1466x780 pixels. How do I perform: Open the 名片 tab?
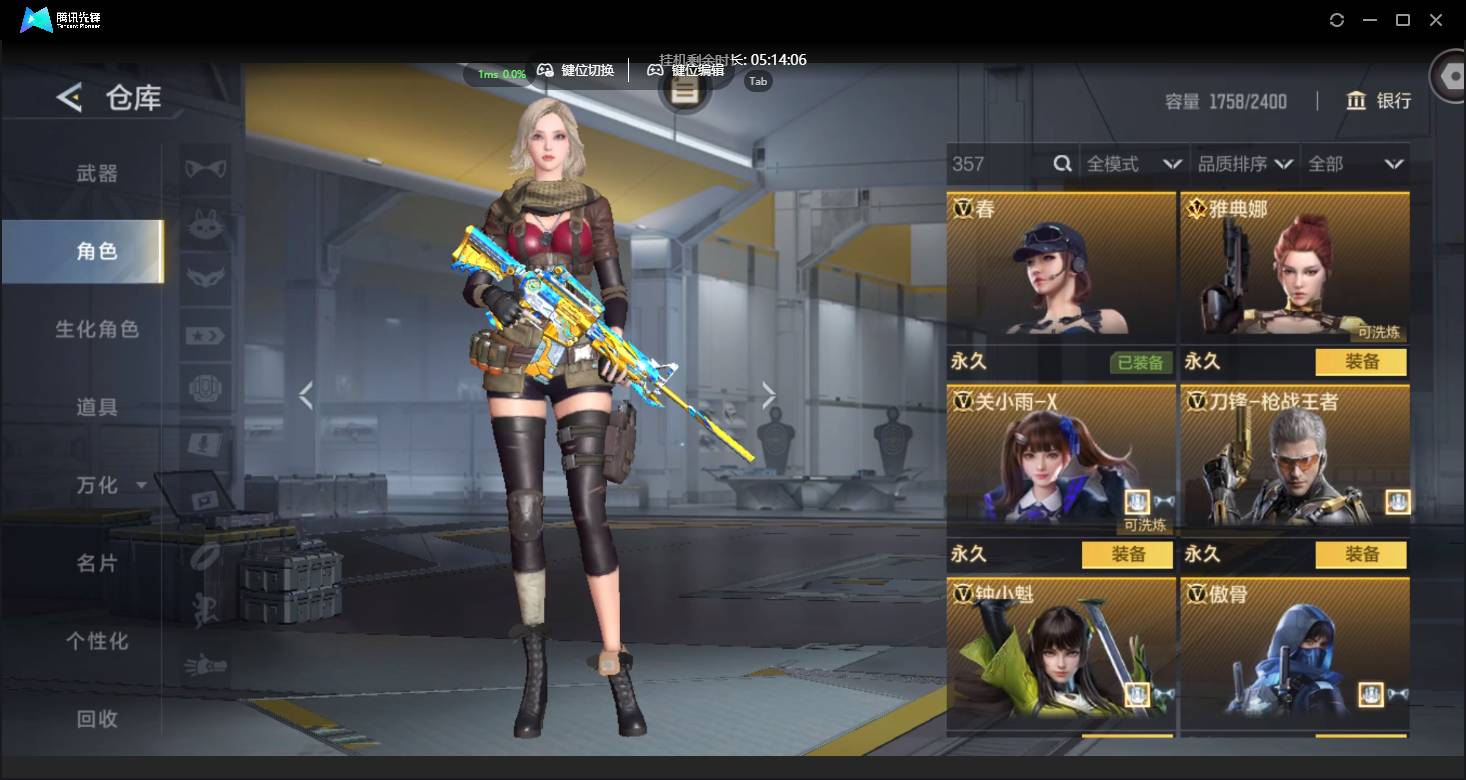point(97,563)
